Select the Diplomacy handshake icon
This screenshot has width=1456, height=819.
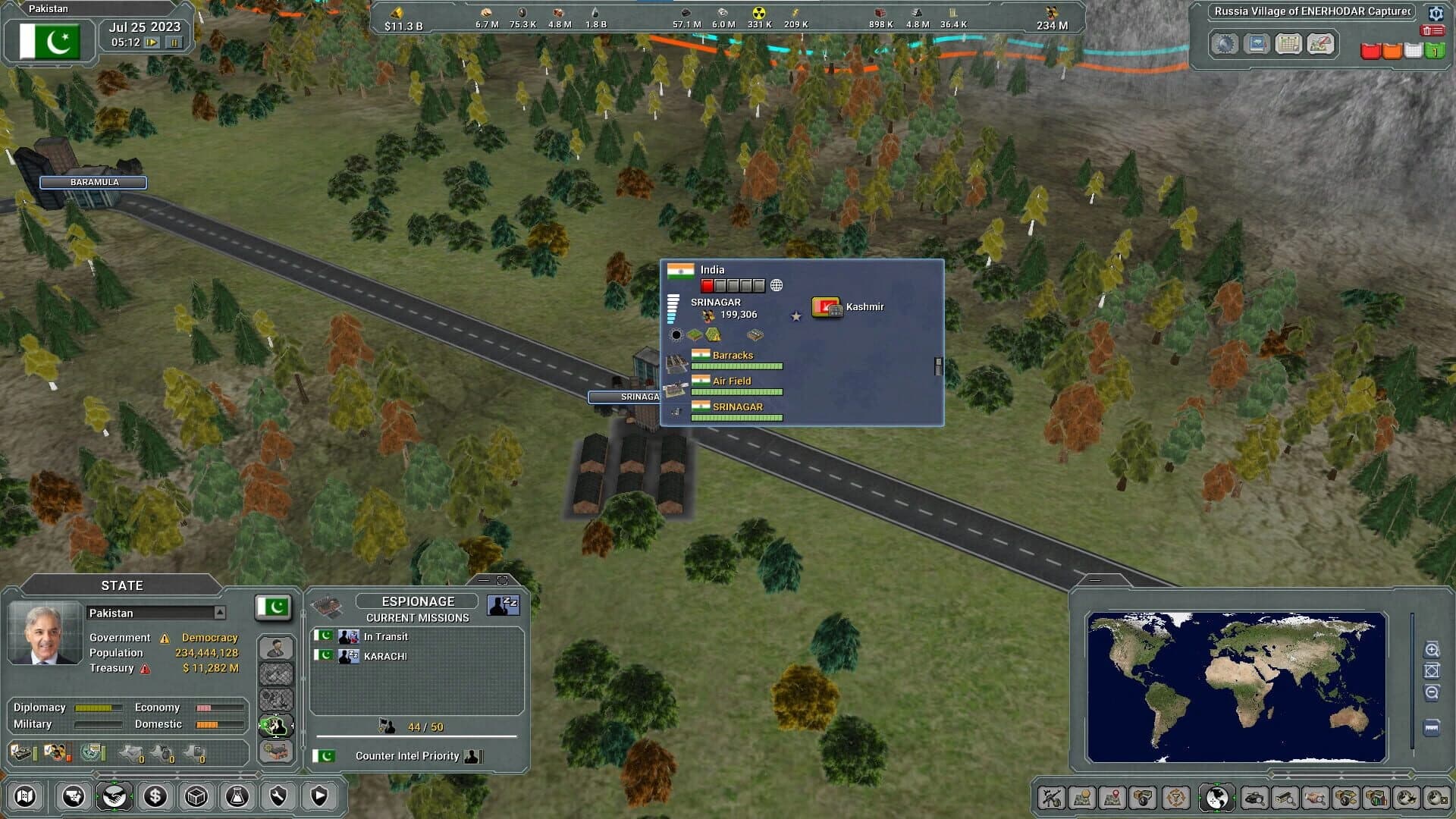(115, 796)
